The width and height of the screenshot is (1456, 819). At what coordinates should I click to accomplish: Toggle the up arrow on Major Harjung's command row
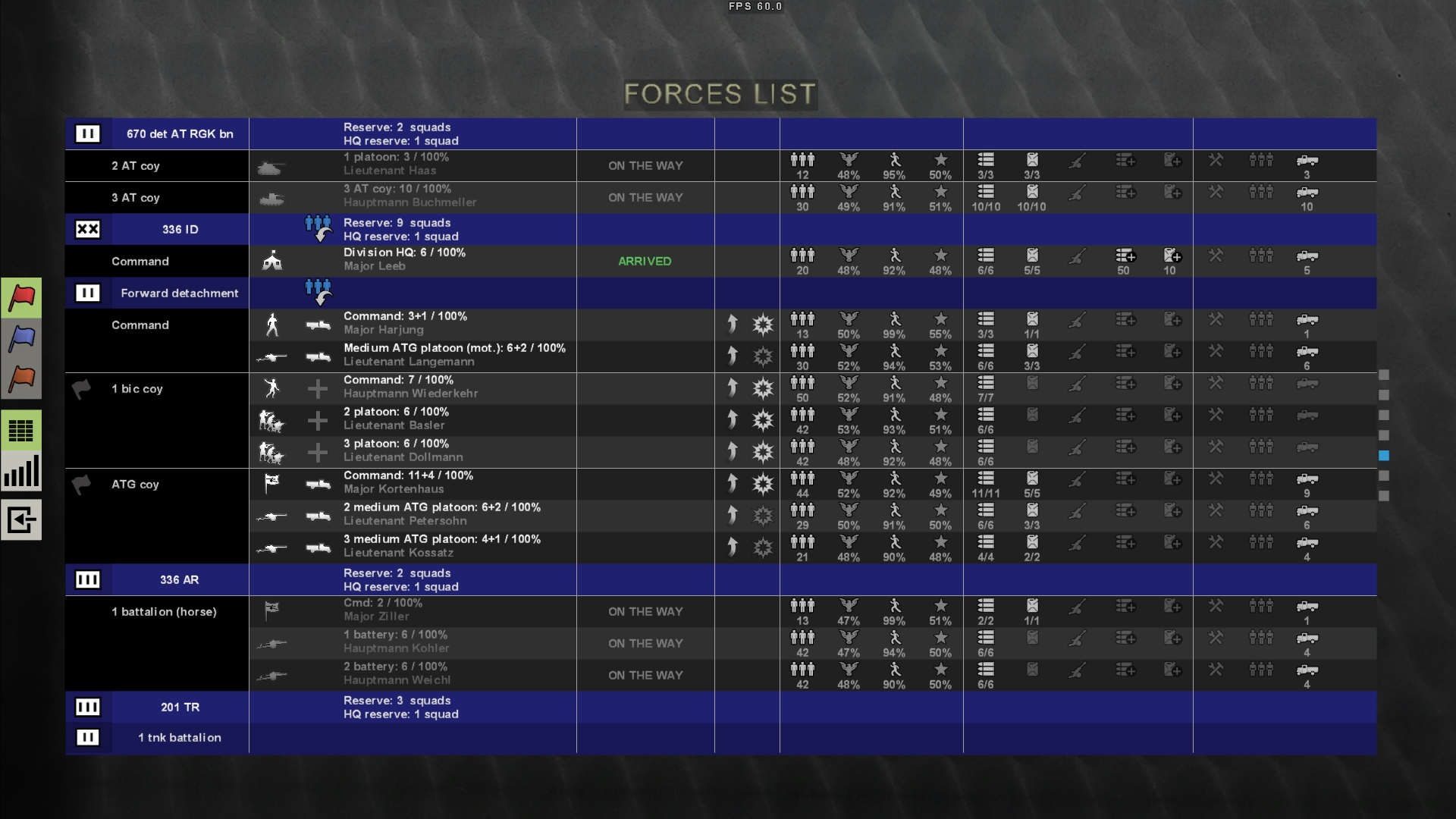[733, 324]
